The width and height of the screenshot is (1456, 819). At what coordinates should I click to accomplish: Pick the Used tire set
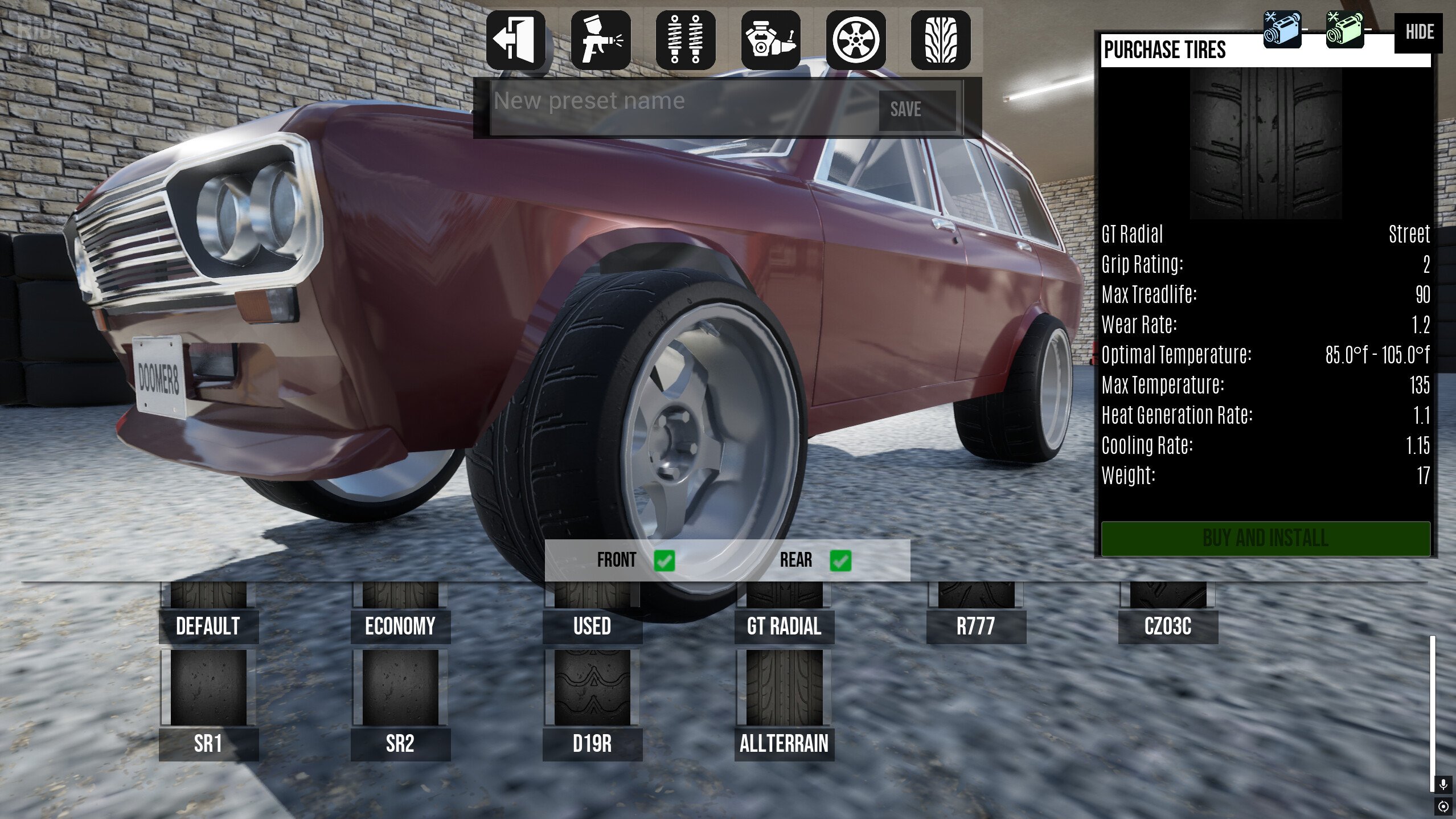tap(592, 625)
